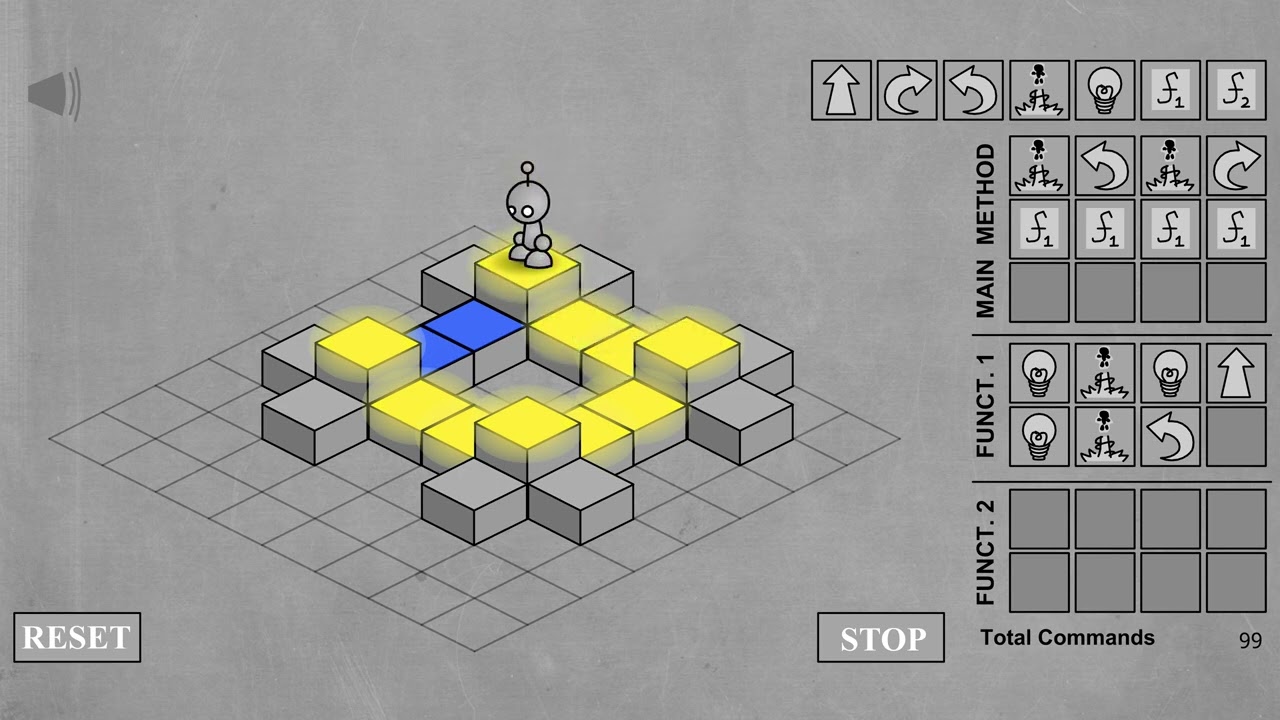
Task: Select the F1 function call command
Action: pos(1170,90)
